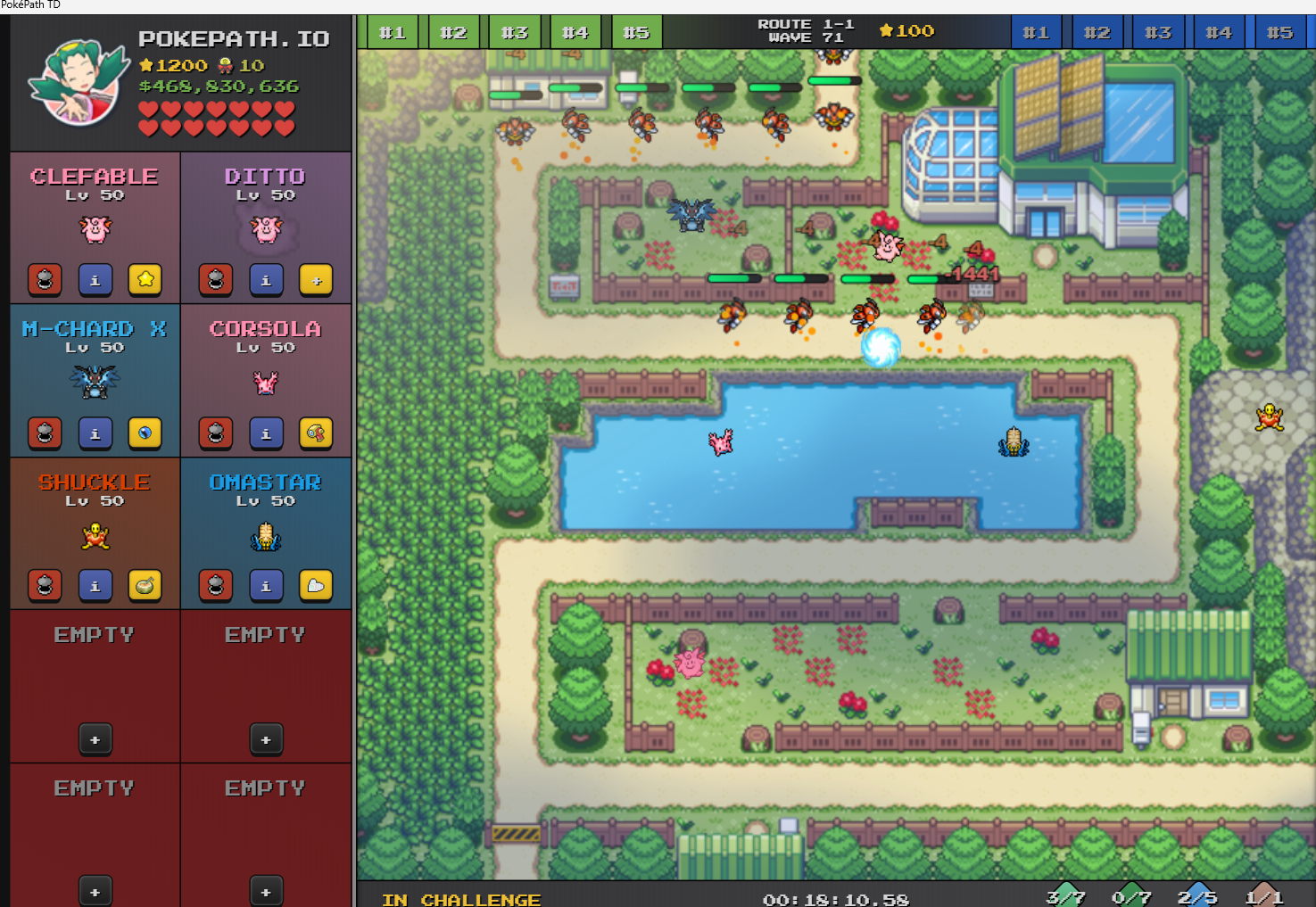Select the blue #2 tab
1316x907 pixels.
(x=1097, y=32)
